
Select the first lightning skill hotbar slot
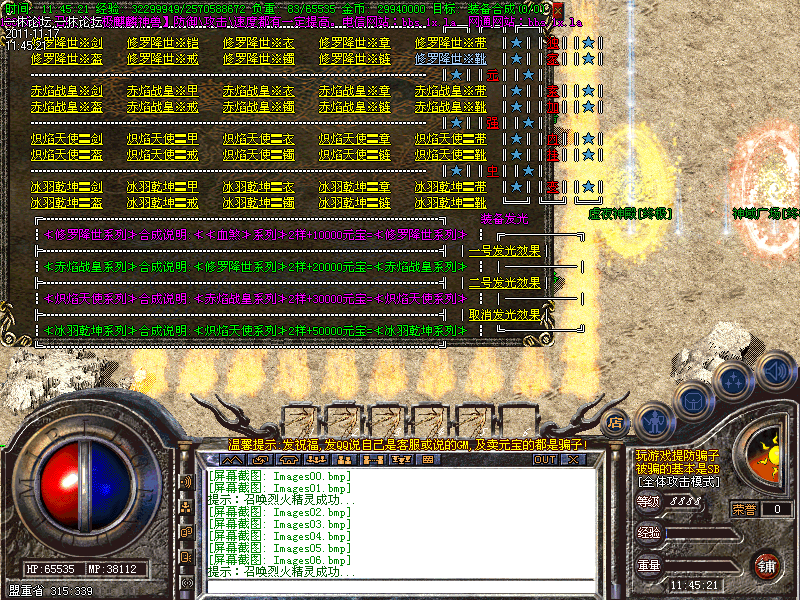coord(301,423)
